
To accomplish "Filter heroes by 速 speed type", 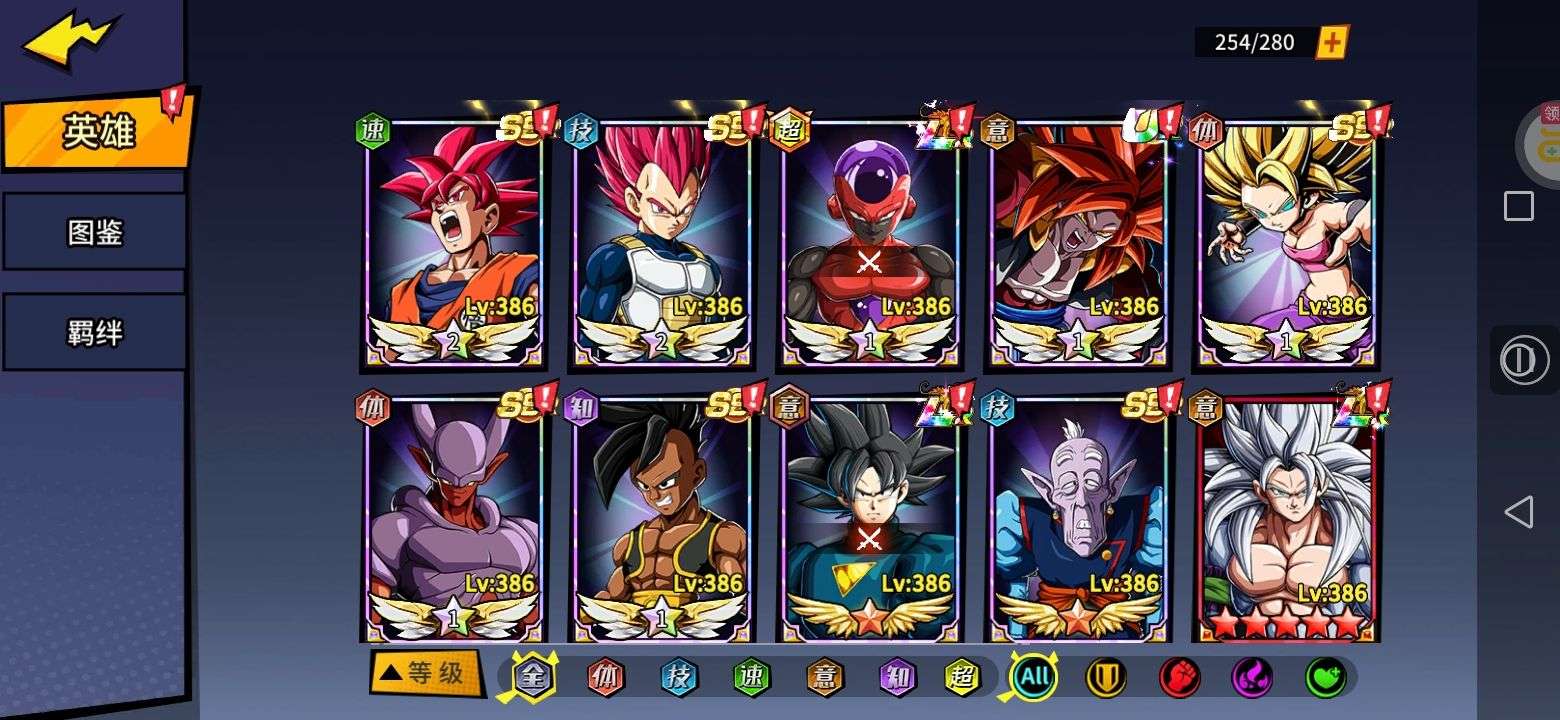I will point(751,677).
